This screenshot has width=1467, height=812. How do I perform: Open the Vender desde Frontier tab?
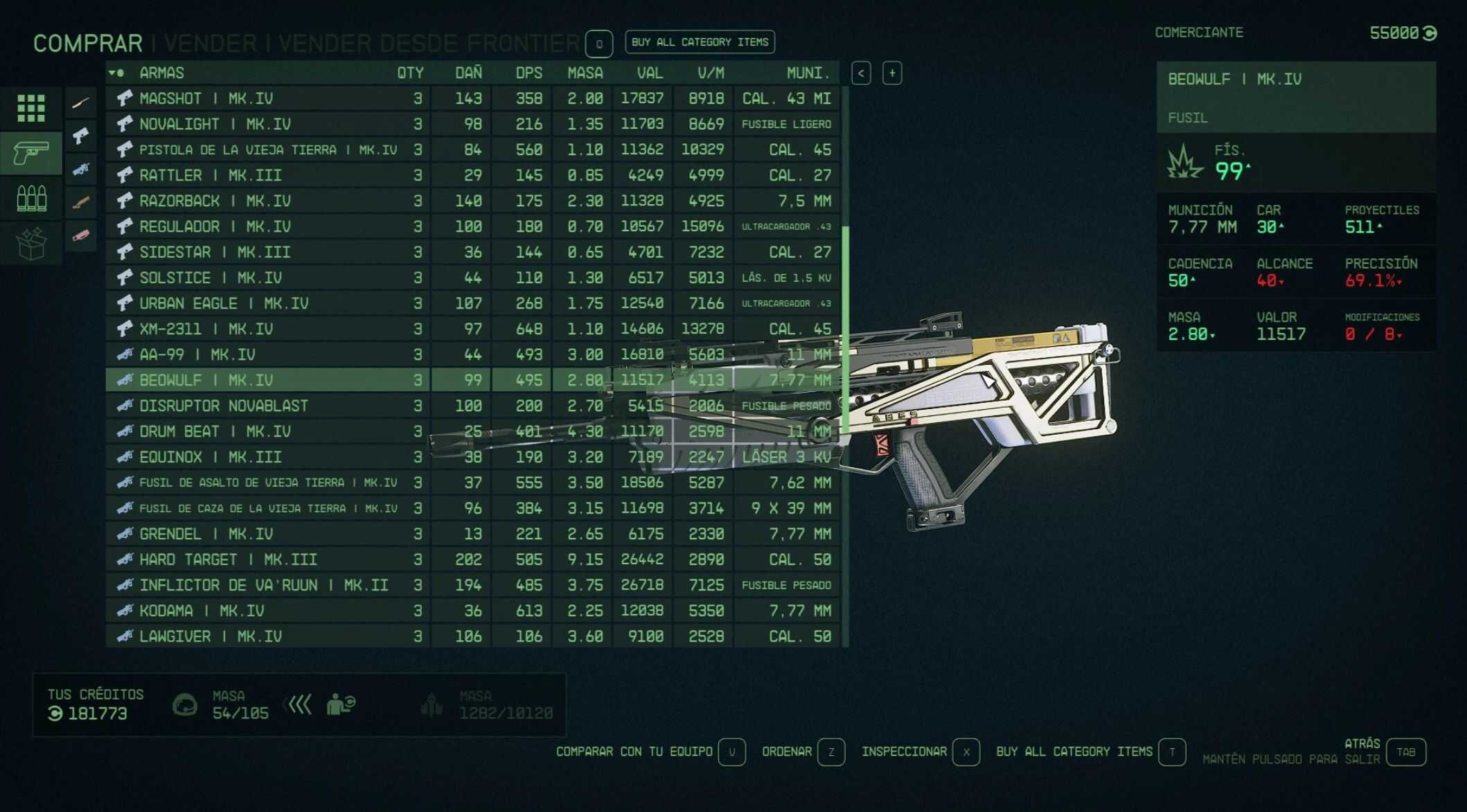[x=429, y=44]
